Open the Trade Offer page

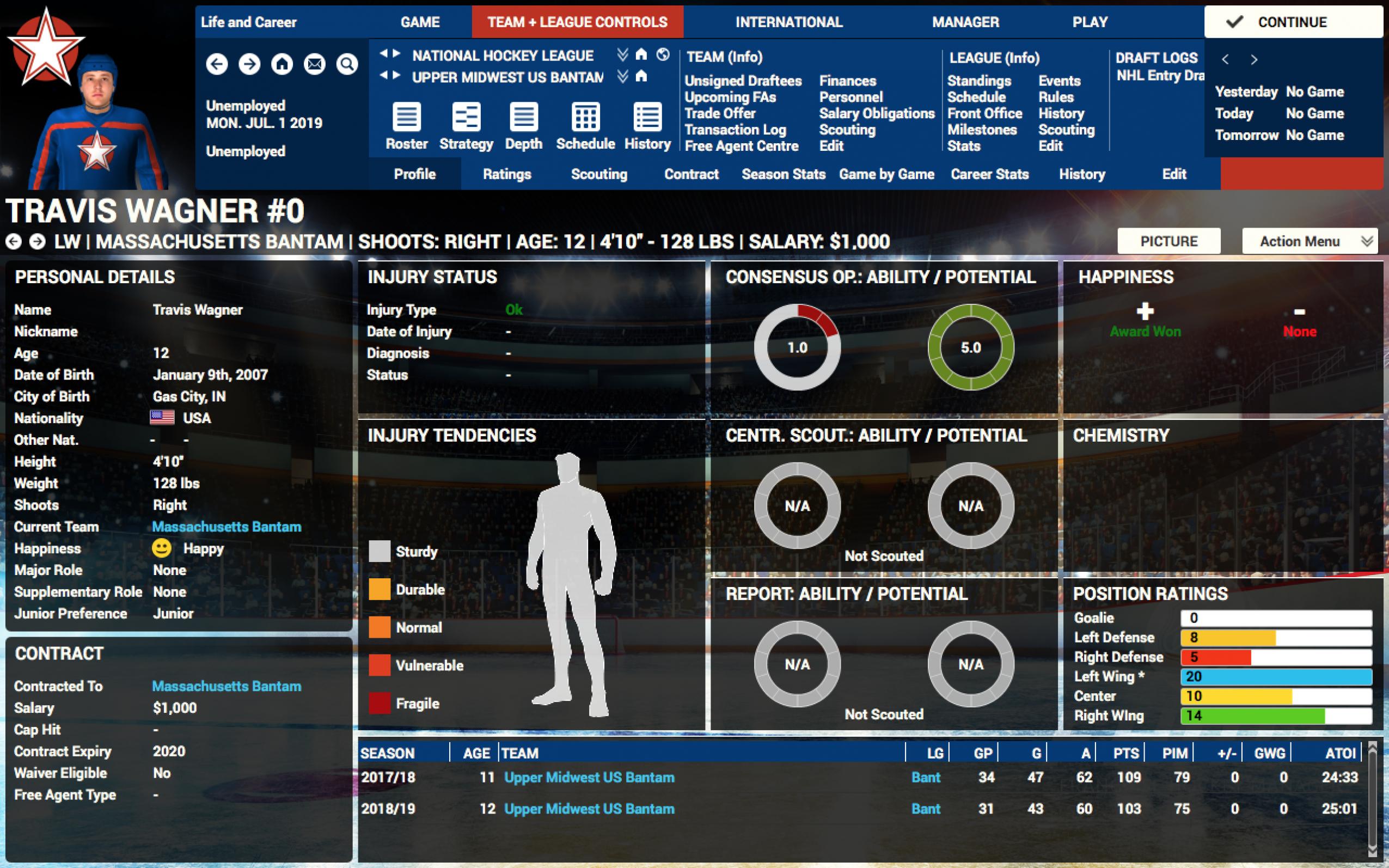pos(720,114)
